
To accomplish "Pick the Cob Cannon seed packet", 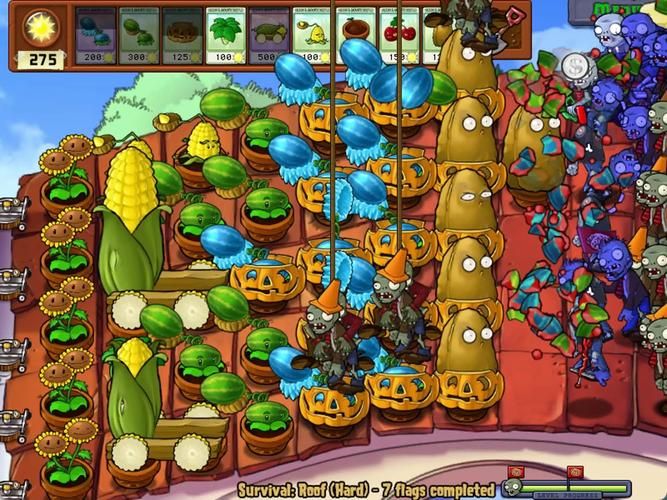I will tap(270, 37).
